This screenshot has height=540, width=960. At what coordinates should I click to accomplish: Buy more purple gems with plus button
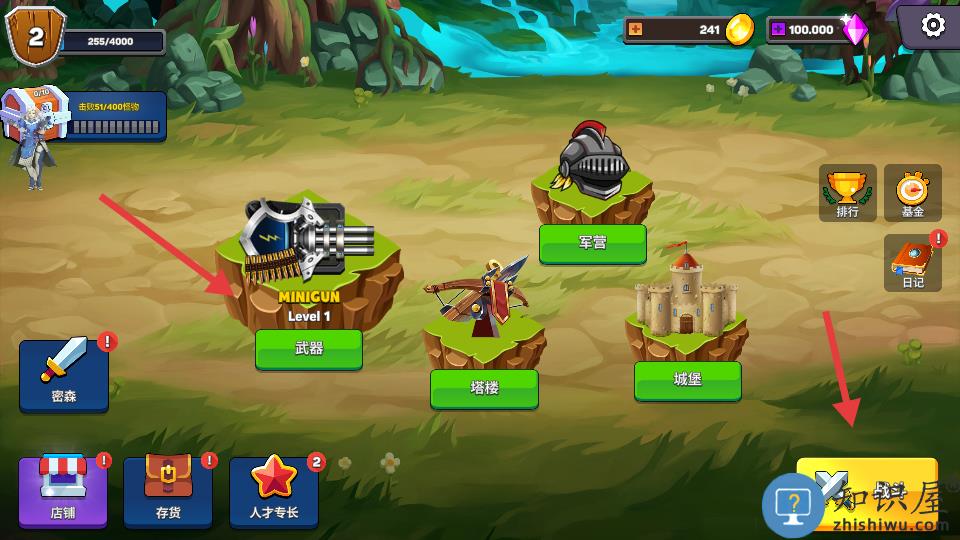tap(777, 29)
